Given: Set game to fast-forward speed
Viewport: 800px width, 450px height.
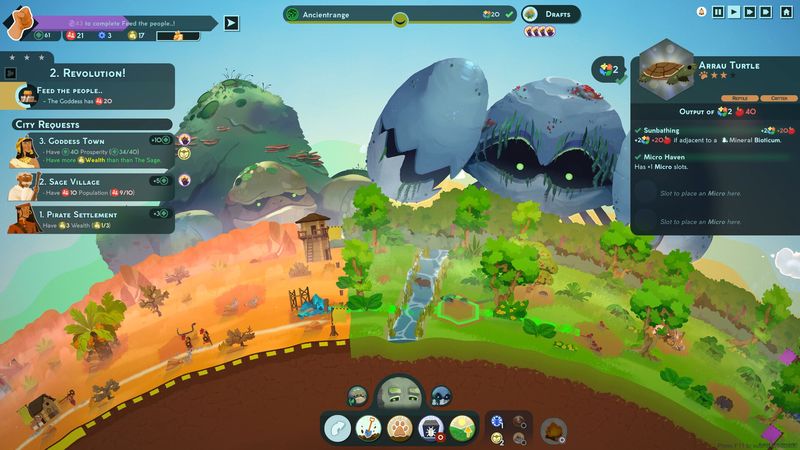Looking at the screenshot, I should pyautogui.click(x=750, y=12).
